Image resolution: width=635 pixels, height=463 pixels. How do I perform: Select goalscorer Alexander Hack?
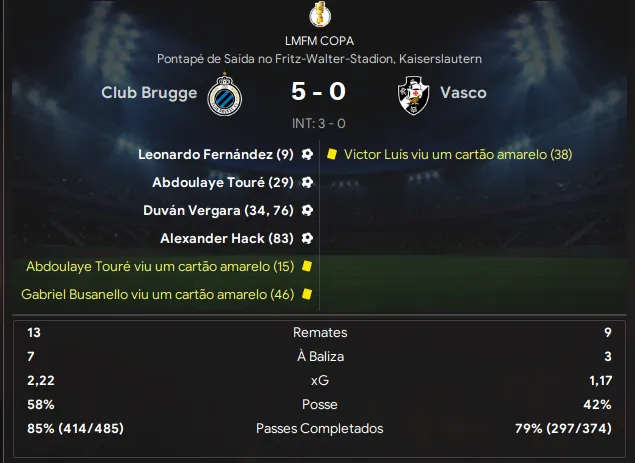pos(226,239)
